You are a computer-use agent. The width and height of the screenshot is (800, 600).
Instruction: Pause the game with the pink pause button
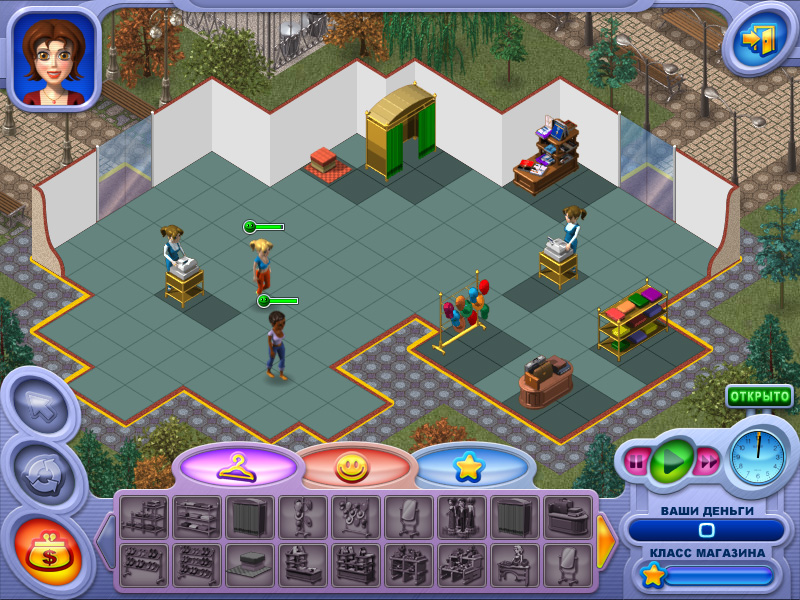[636, 462]
